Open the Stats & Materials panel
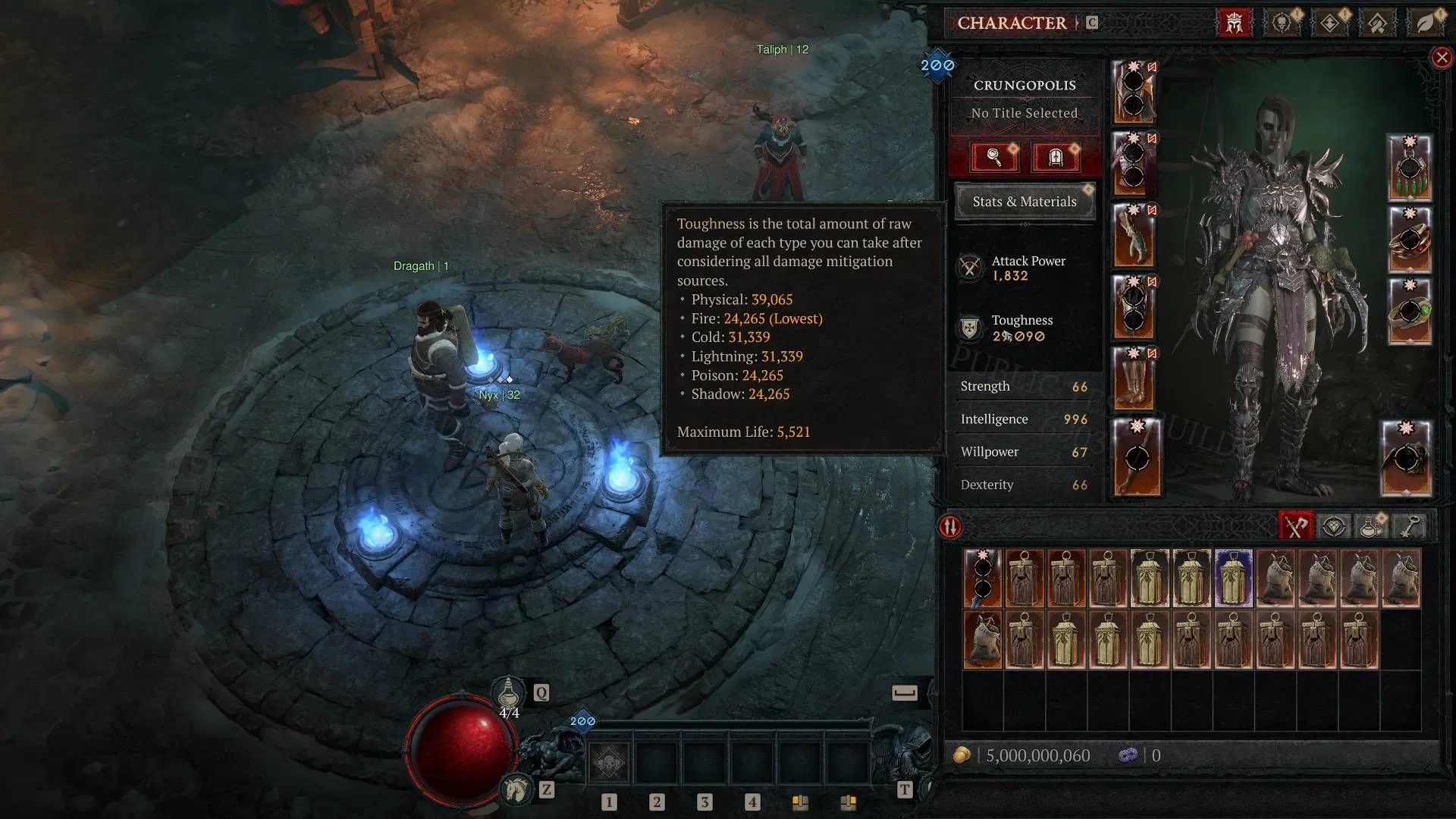Viewport: 1456px width, 819px height. coord(1025,201)
